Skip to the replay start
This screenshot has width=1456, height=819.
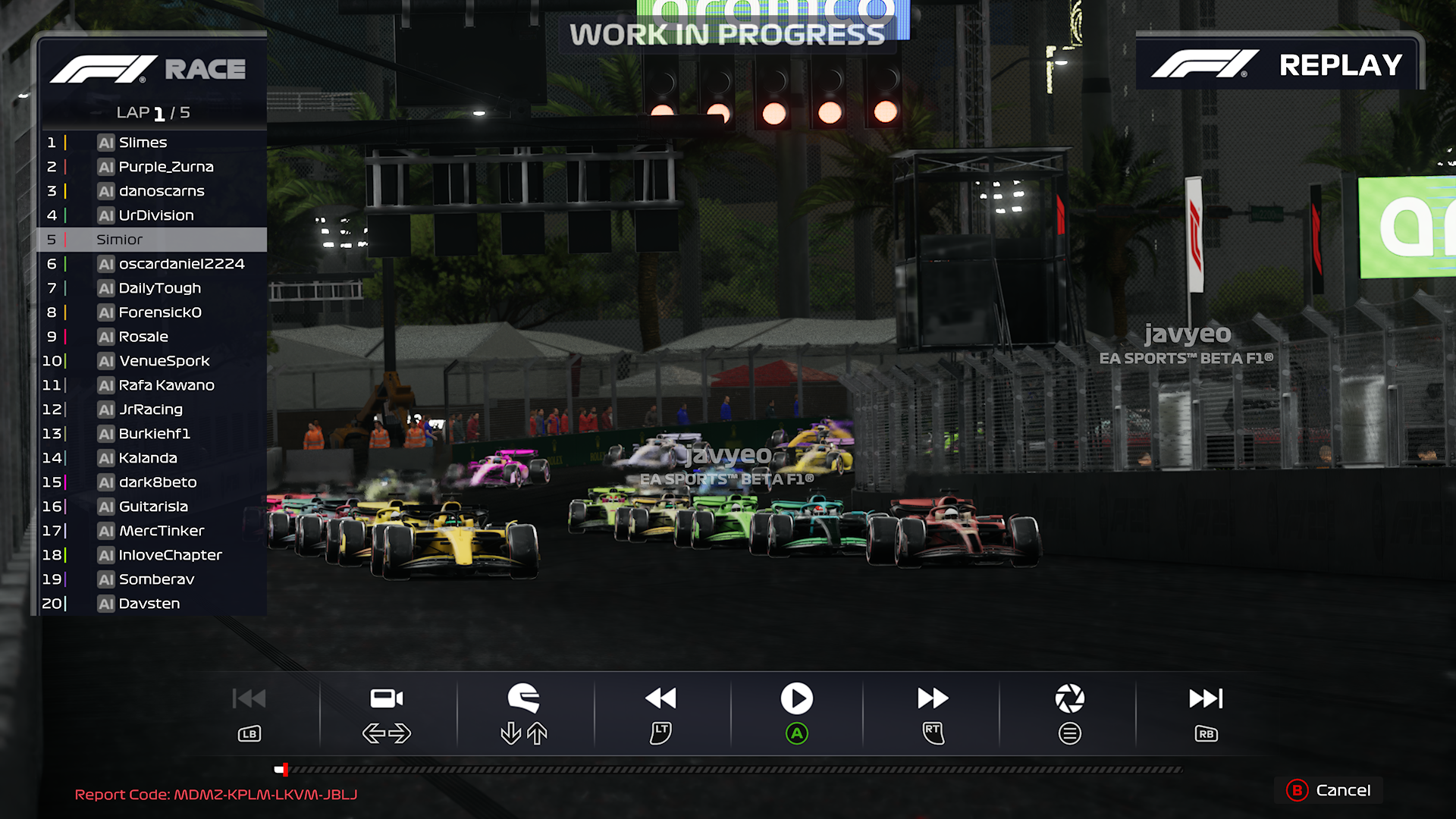[x=249, y=698]
